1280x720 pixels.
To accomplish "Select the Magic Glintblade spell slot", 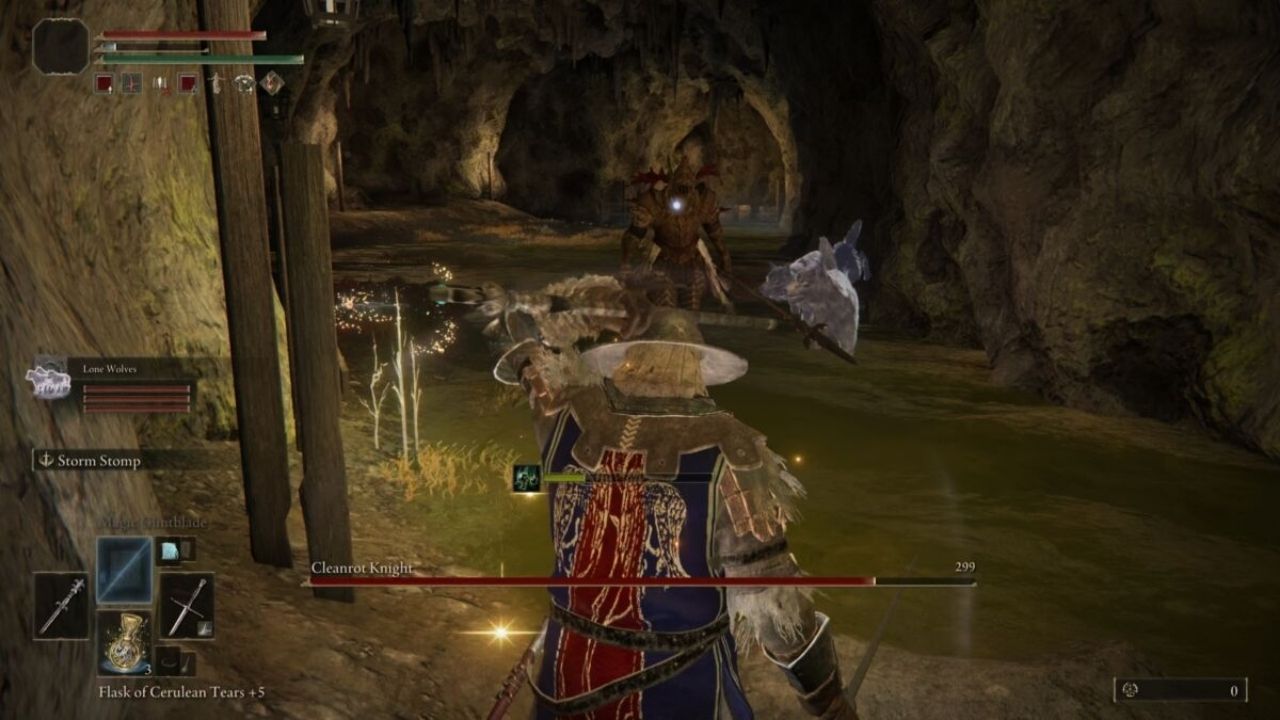I will pyautogui.click(x=124, y=570).
